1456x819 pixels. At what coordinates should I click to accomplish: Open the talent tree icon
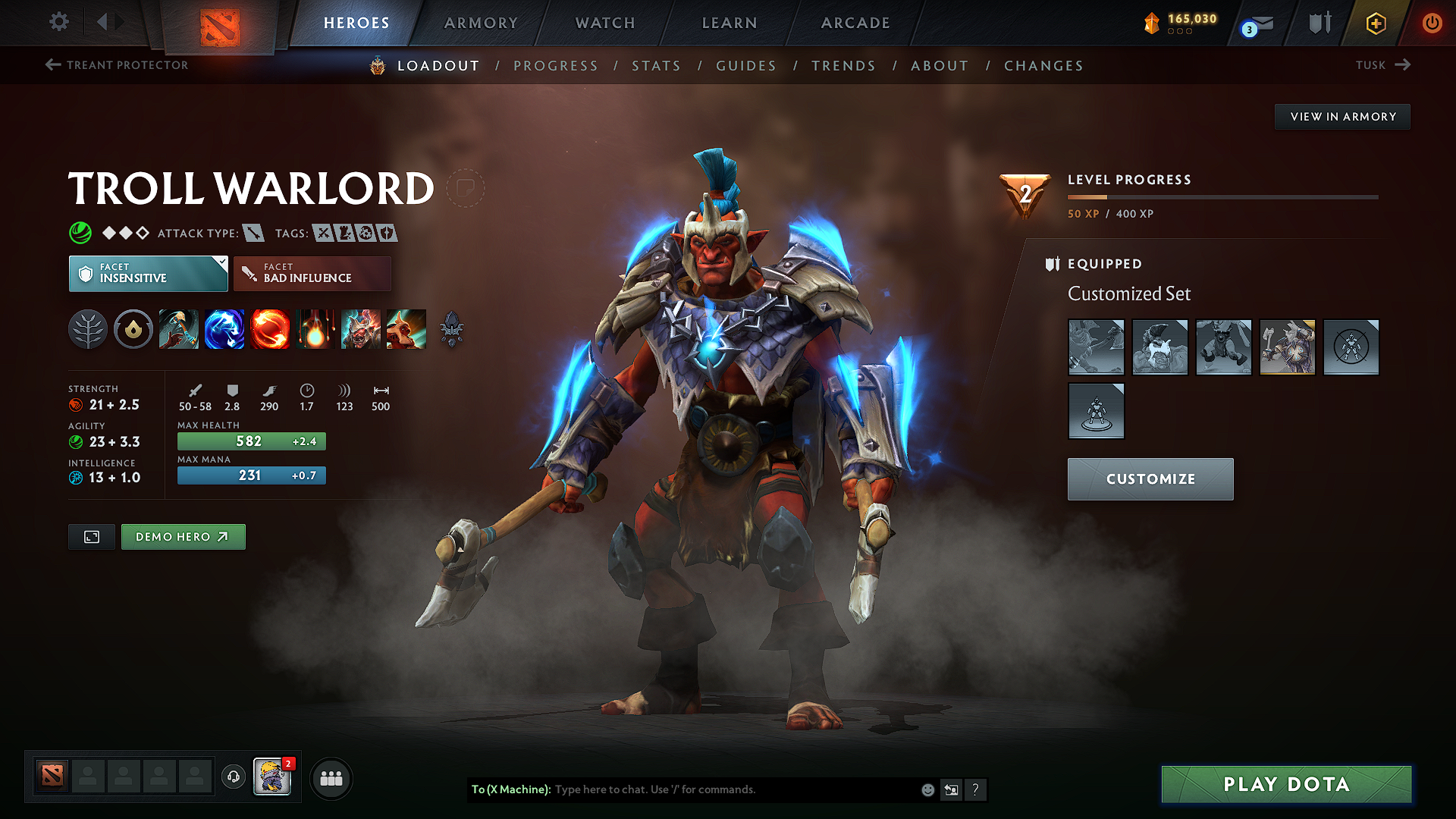pyautogui.click(x=88, y=329)
